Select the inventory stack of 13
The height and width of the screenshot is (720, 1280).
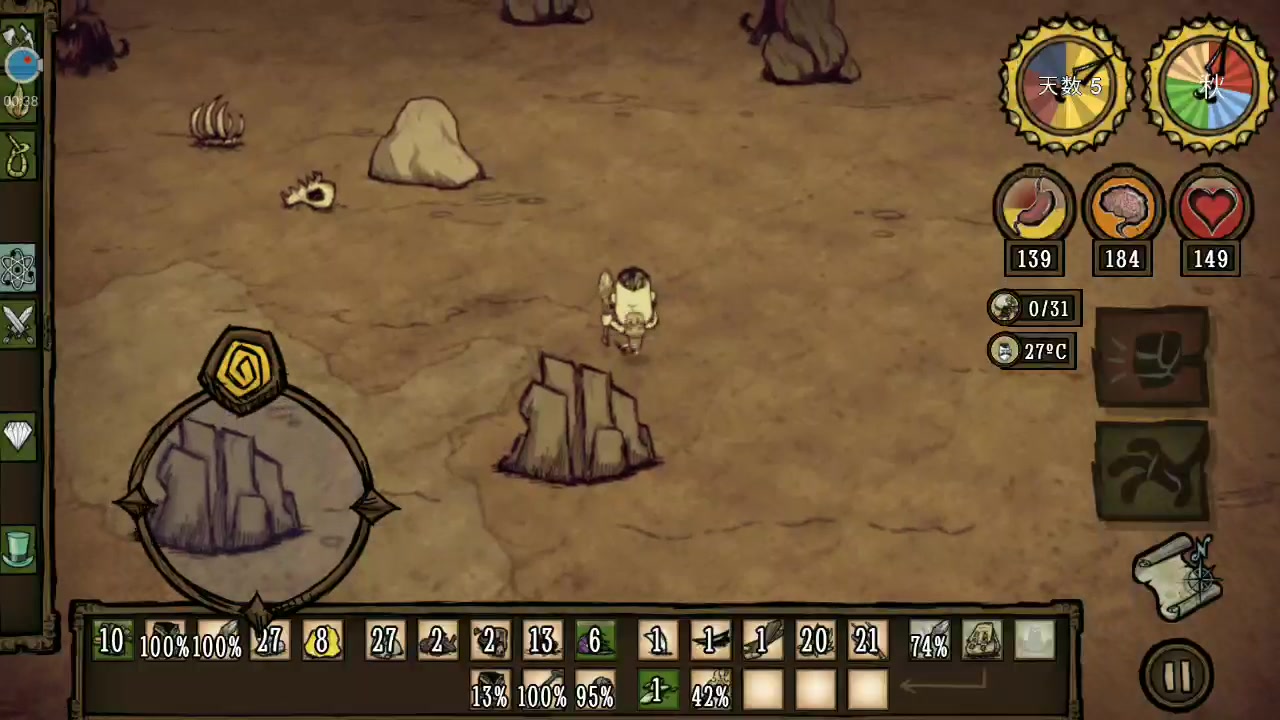coord(542,641)
